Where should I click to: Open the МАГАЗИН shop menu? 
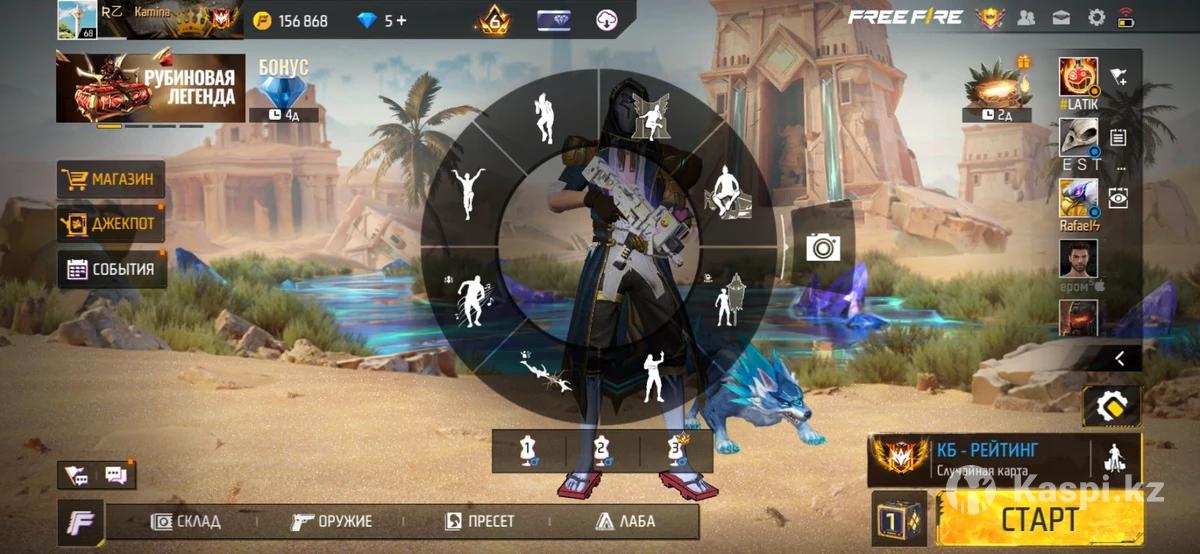pyautogui.click(x=111, y=180)
